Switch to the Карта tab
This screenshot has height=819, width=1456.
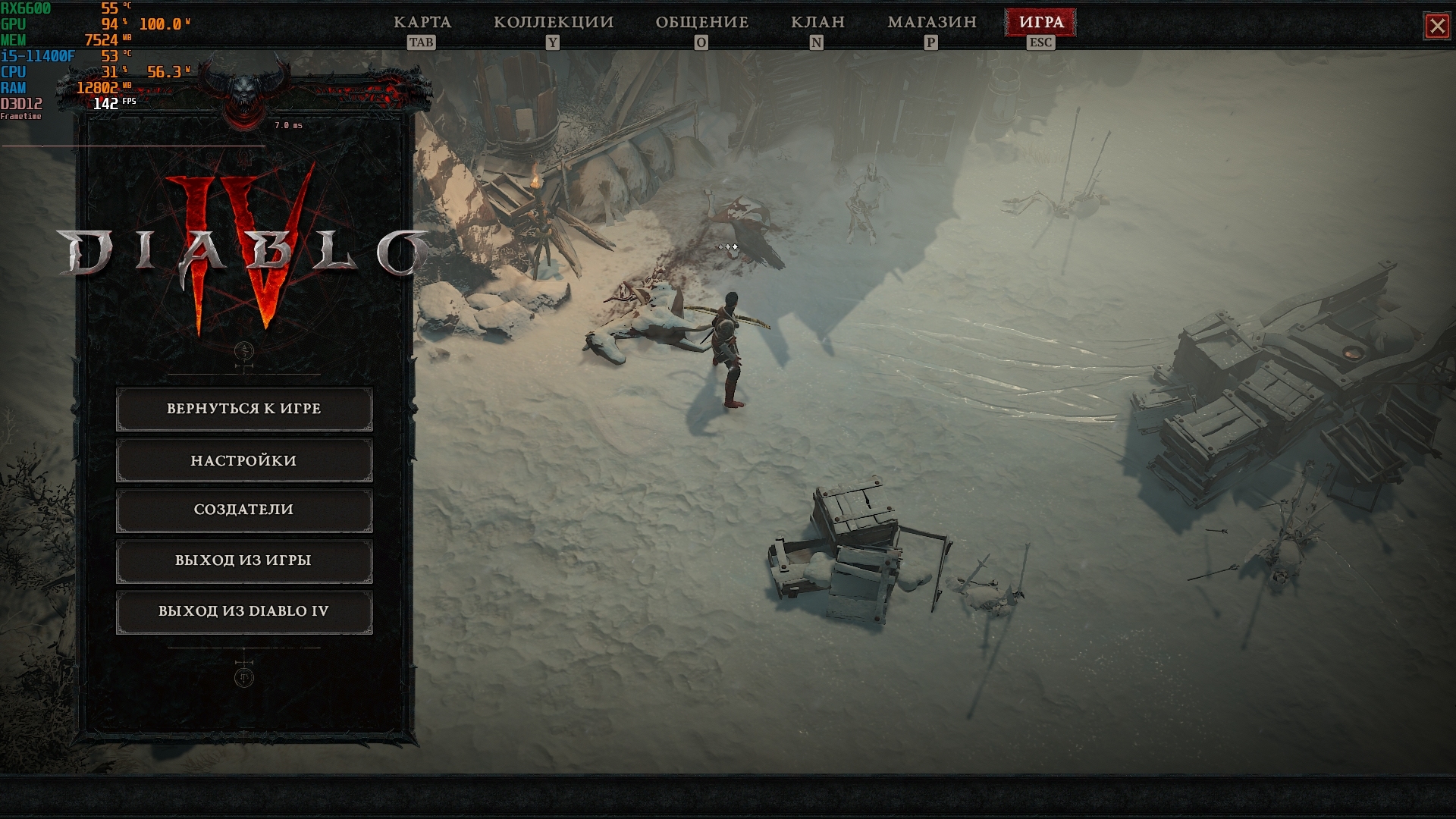click(422, 23)
